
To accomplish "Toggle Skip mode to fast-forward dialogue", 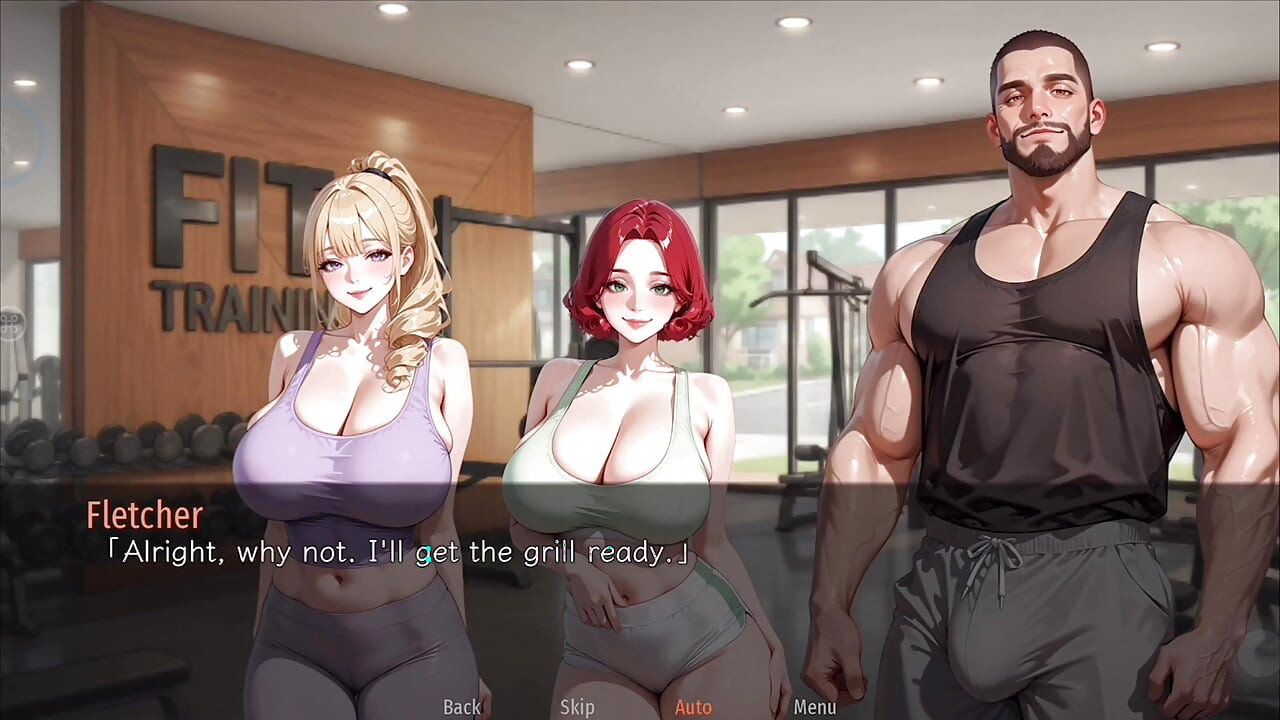I will tap(575, 707).
